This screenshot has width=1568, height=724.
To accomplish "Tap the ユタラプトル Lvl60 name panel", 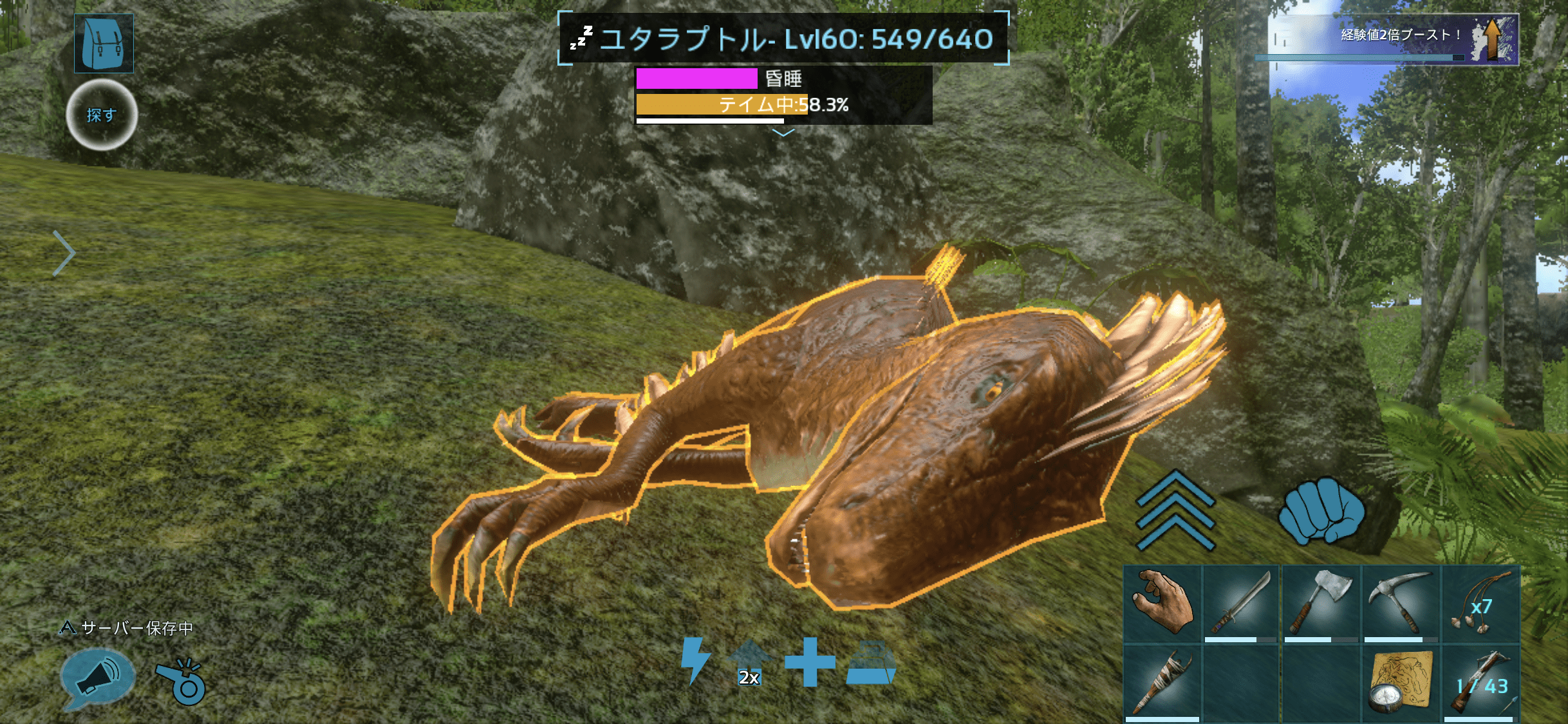I will click(x=783, y=39).
